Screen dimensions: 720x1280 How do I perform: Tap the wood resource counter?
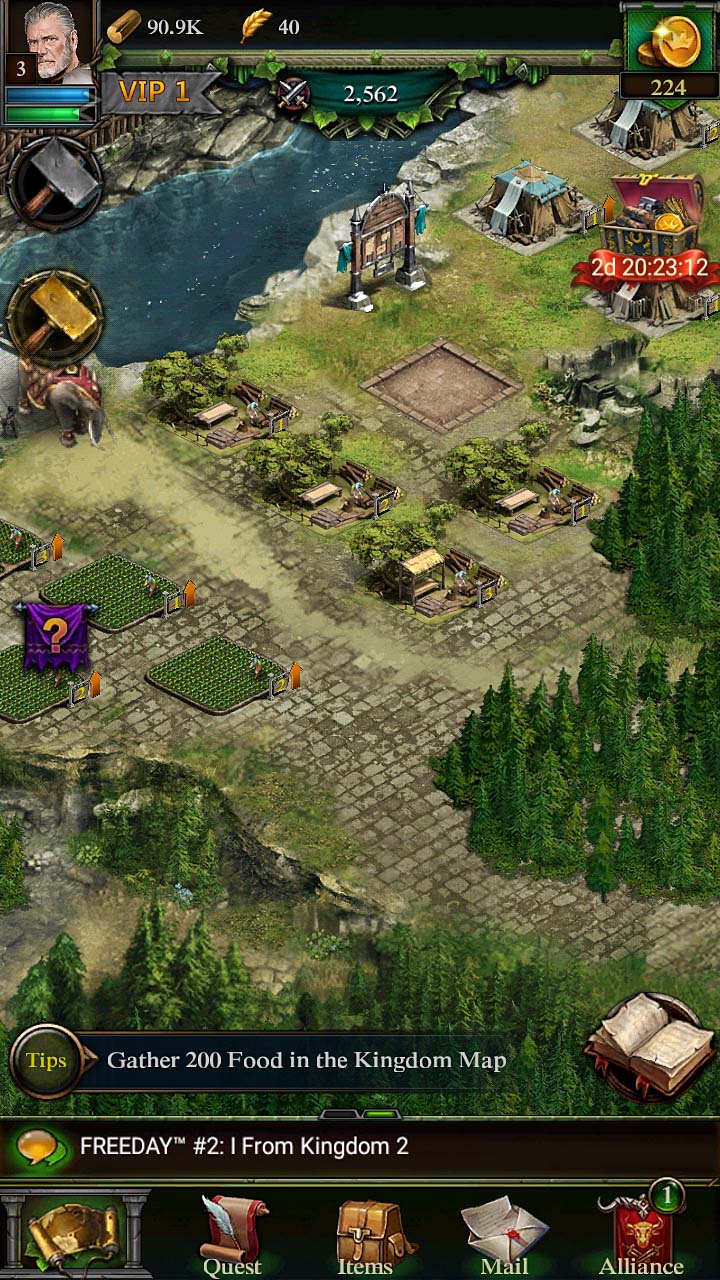(155, 27)
